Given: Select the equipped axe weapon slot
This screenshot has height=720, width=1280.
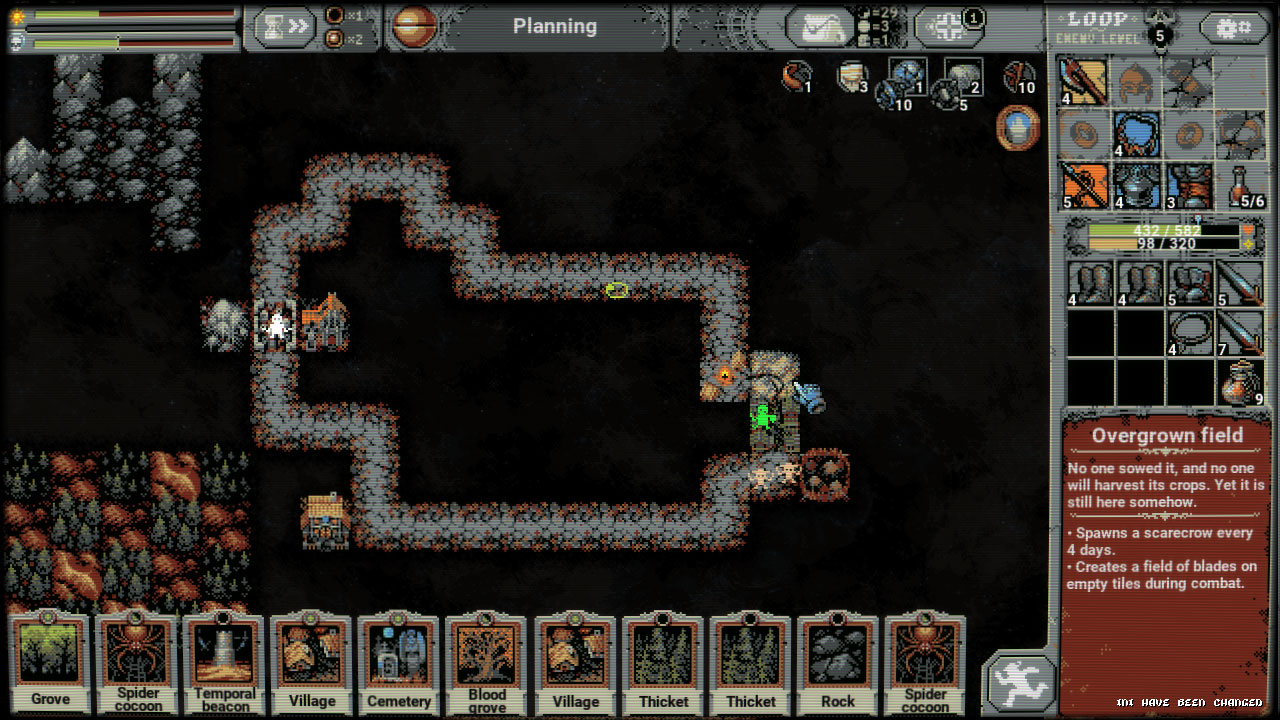Looking at the screenshot, I should coord(1085,82).
